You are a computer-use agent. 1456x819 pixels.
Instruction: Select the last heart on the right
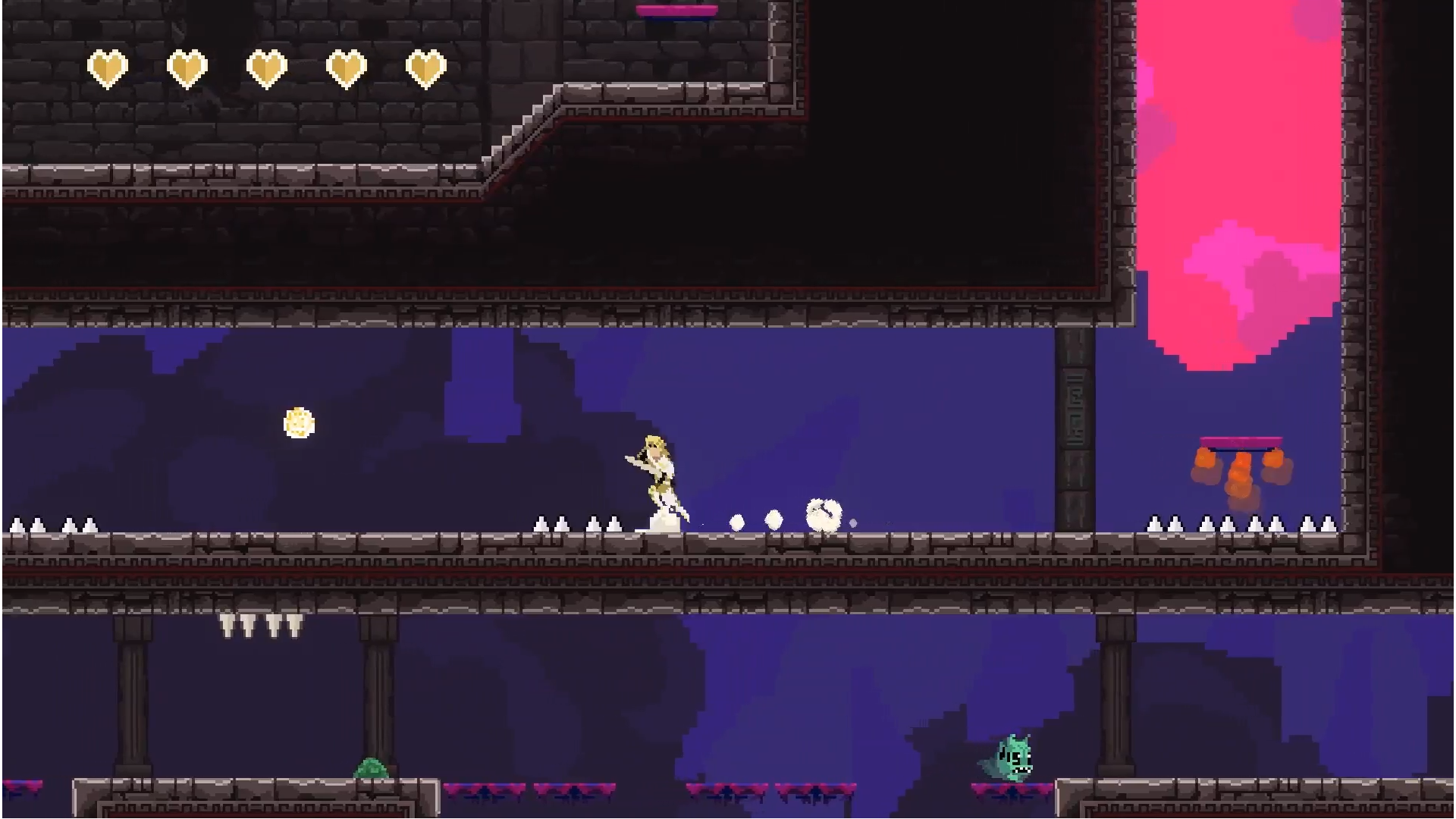[426, 67]
